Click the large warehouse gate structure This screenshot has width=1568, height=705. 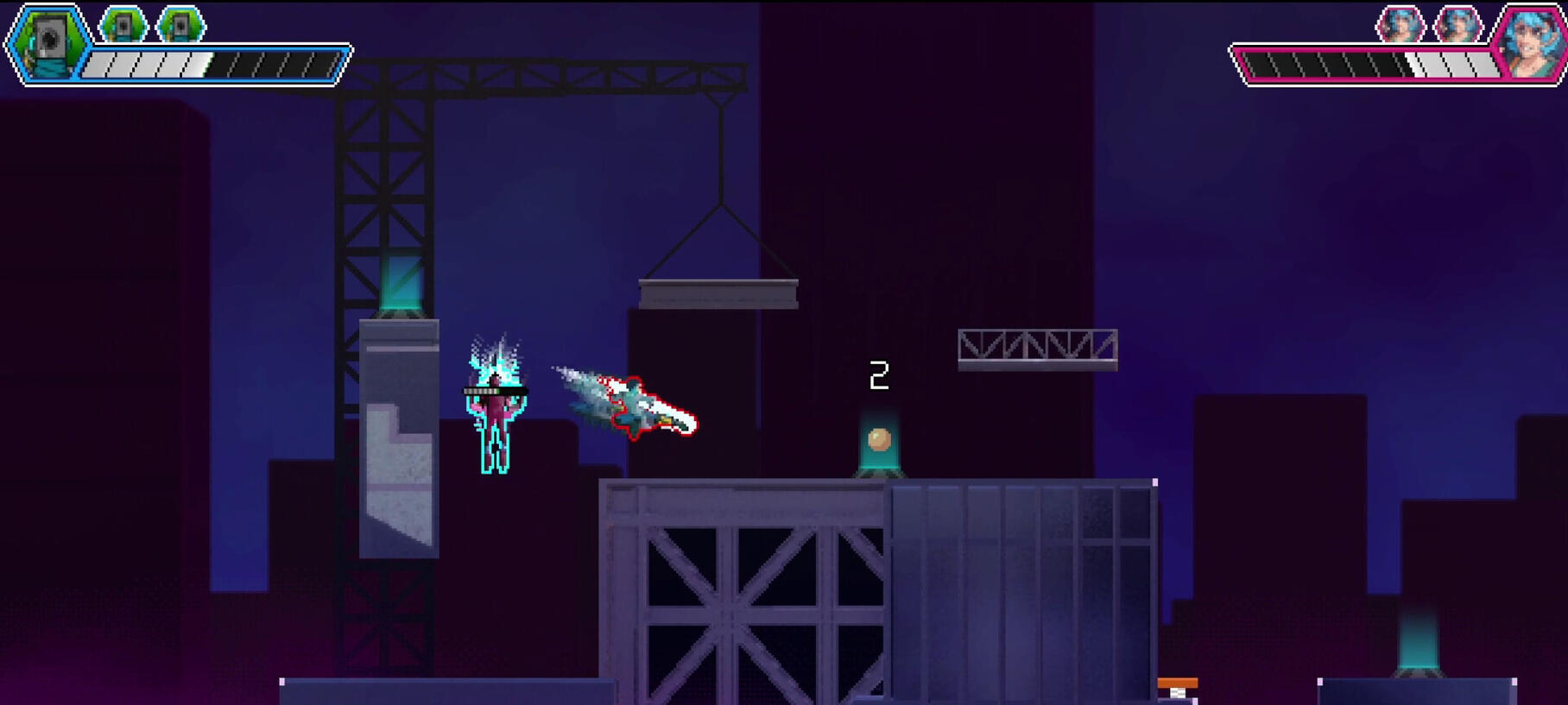point(751,595)
